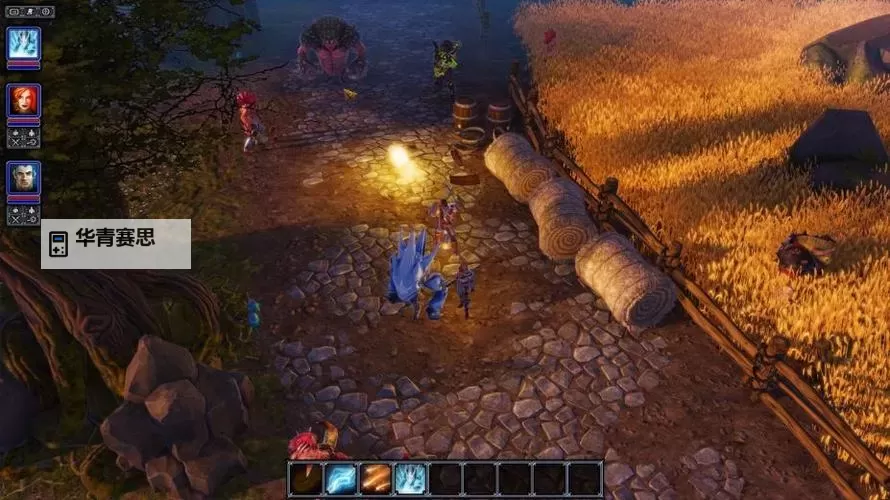This screenshot has width=890, height=500.
Task: Open action icons under red-haired woman portrait
Action: [23, 137]
